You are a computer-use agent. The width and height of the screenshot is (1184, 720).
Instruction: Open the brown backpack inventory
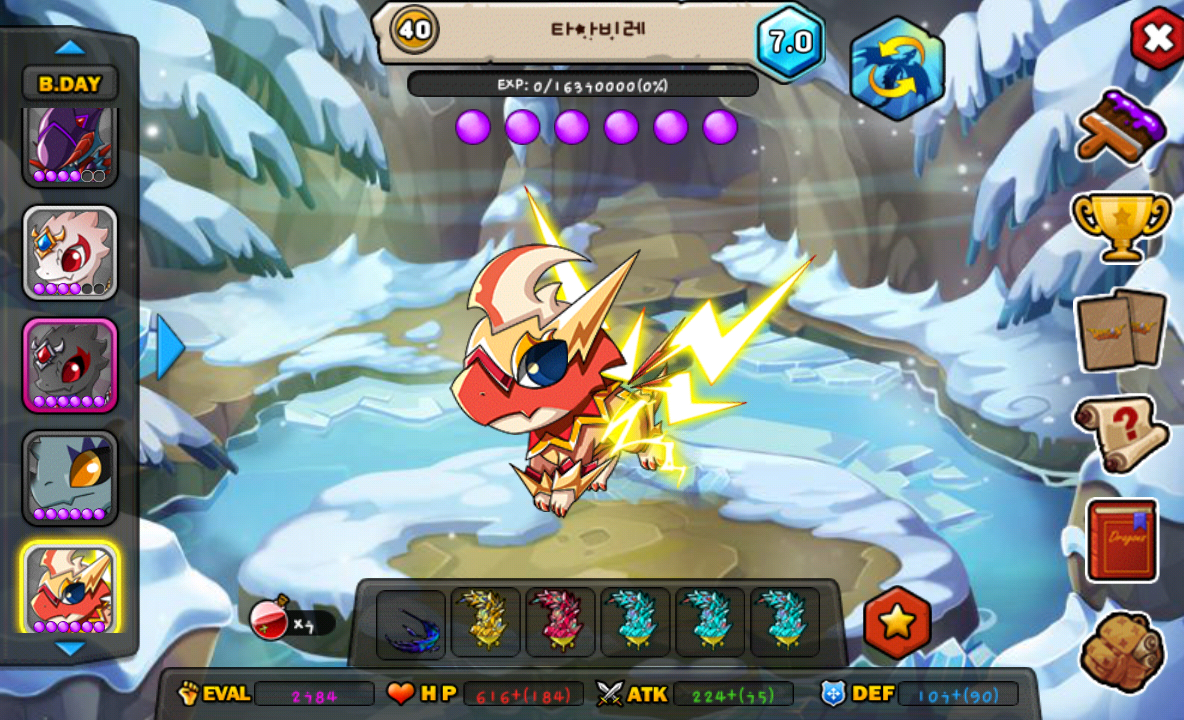pyautogui.click(x=1122, y=652)
